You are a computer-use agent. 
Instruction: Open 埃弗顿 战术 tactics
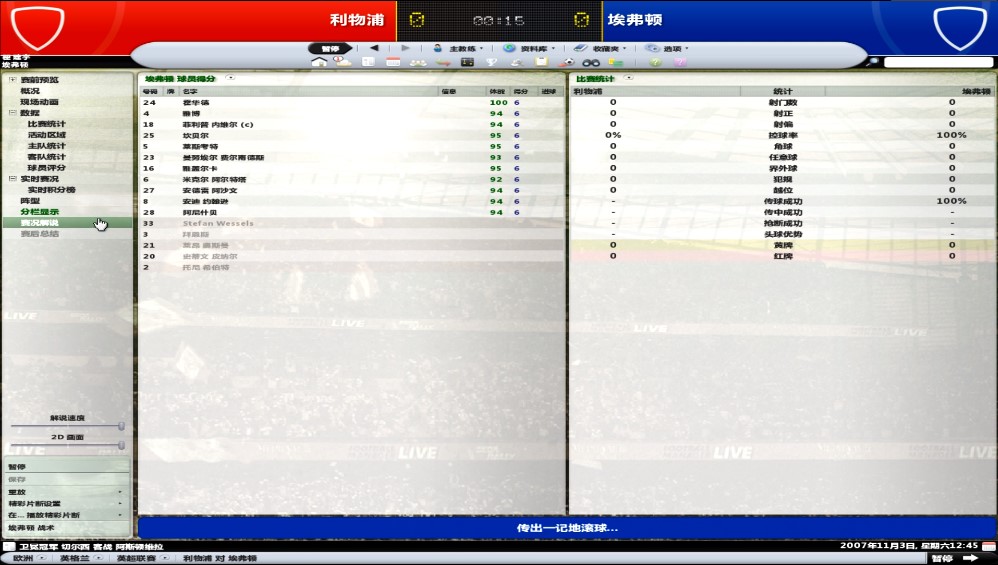click(x=32, y=528)
